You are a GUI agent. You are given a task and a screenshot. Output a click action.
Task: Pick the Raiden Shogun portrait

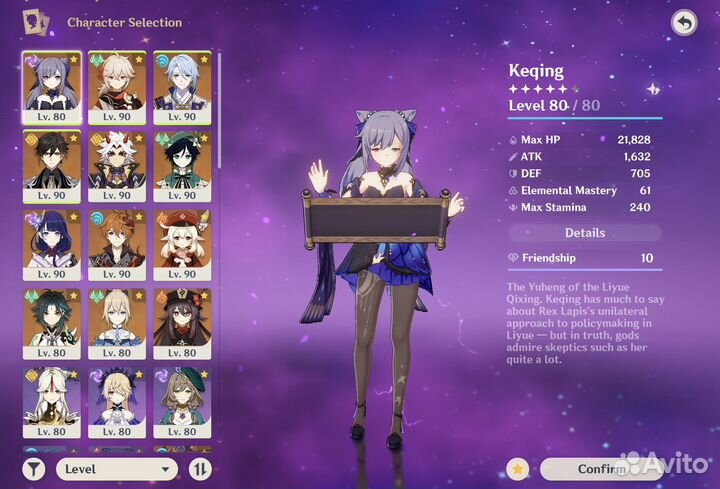point(51,243)
